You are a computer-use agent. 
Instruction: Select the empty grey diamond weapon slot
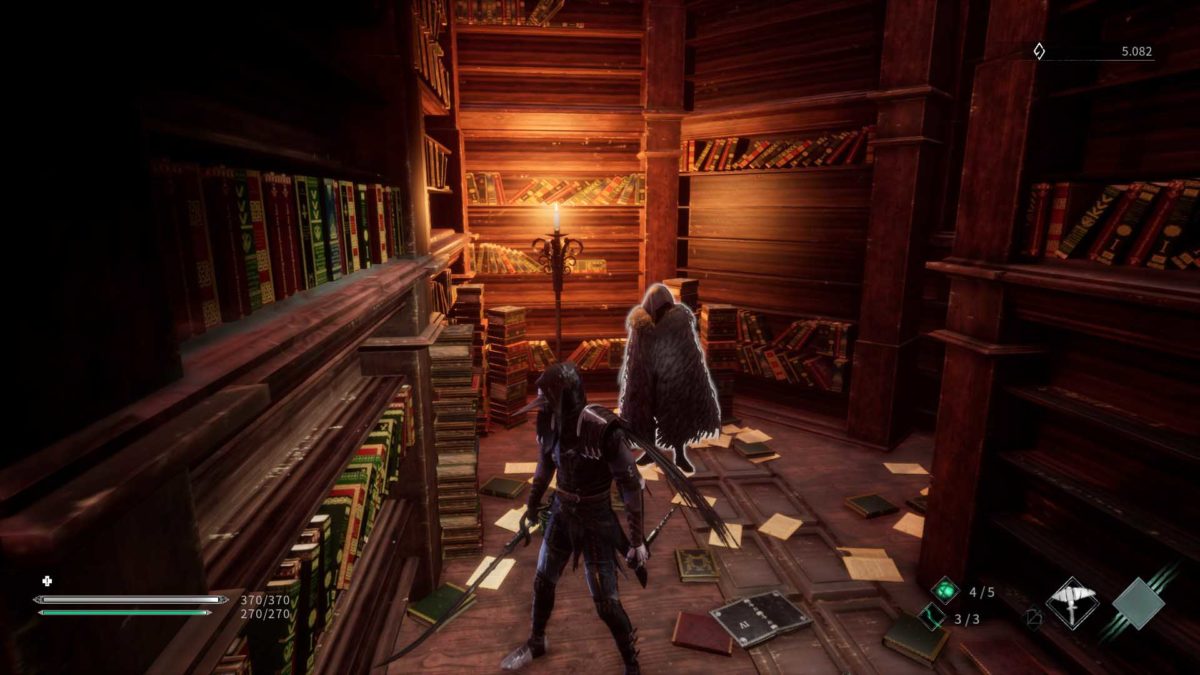[1138, 603]
